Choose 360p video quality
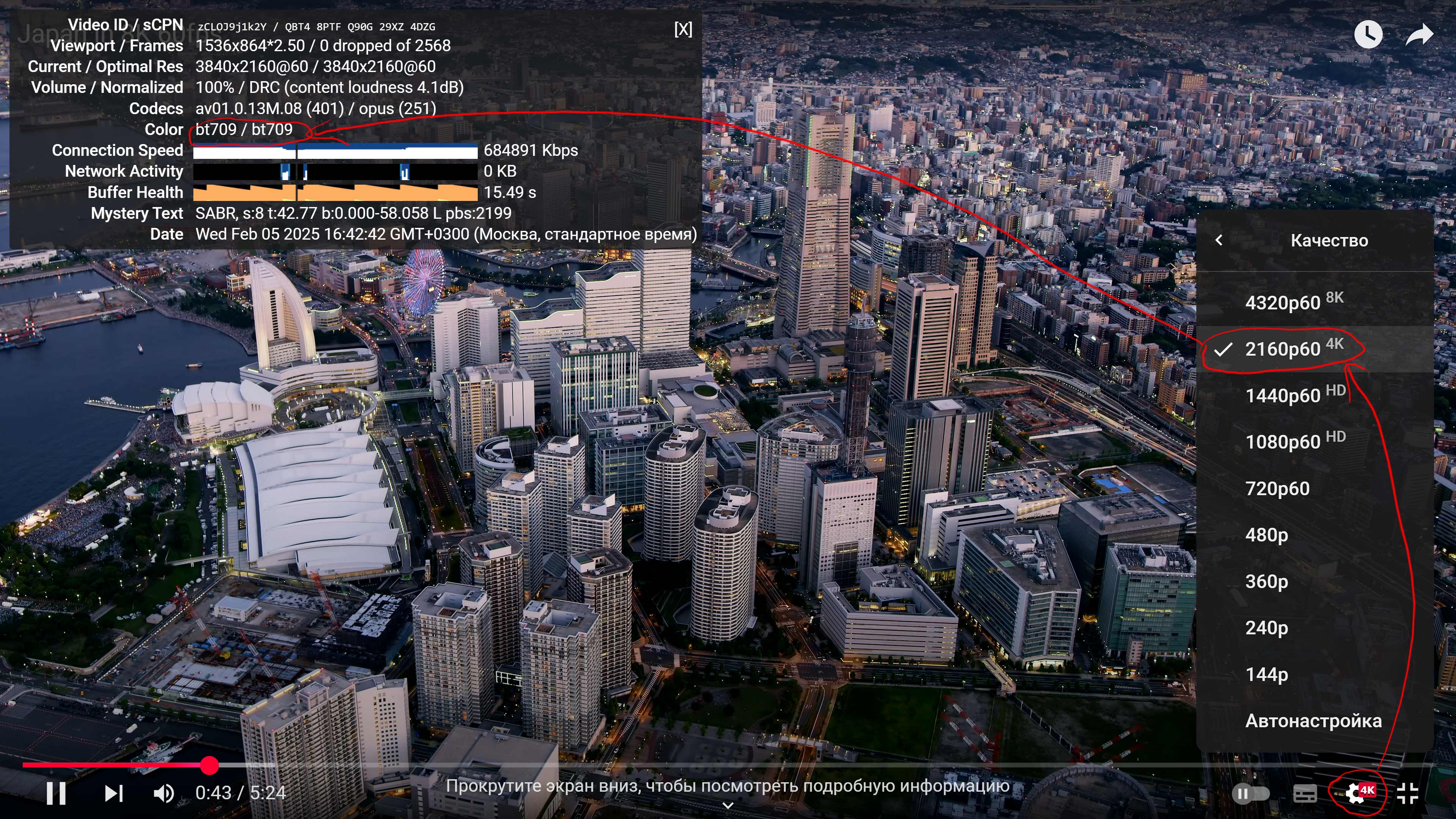 pyautogui.click(x=1267, y=581)
